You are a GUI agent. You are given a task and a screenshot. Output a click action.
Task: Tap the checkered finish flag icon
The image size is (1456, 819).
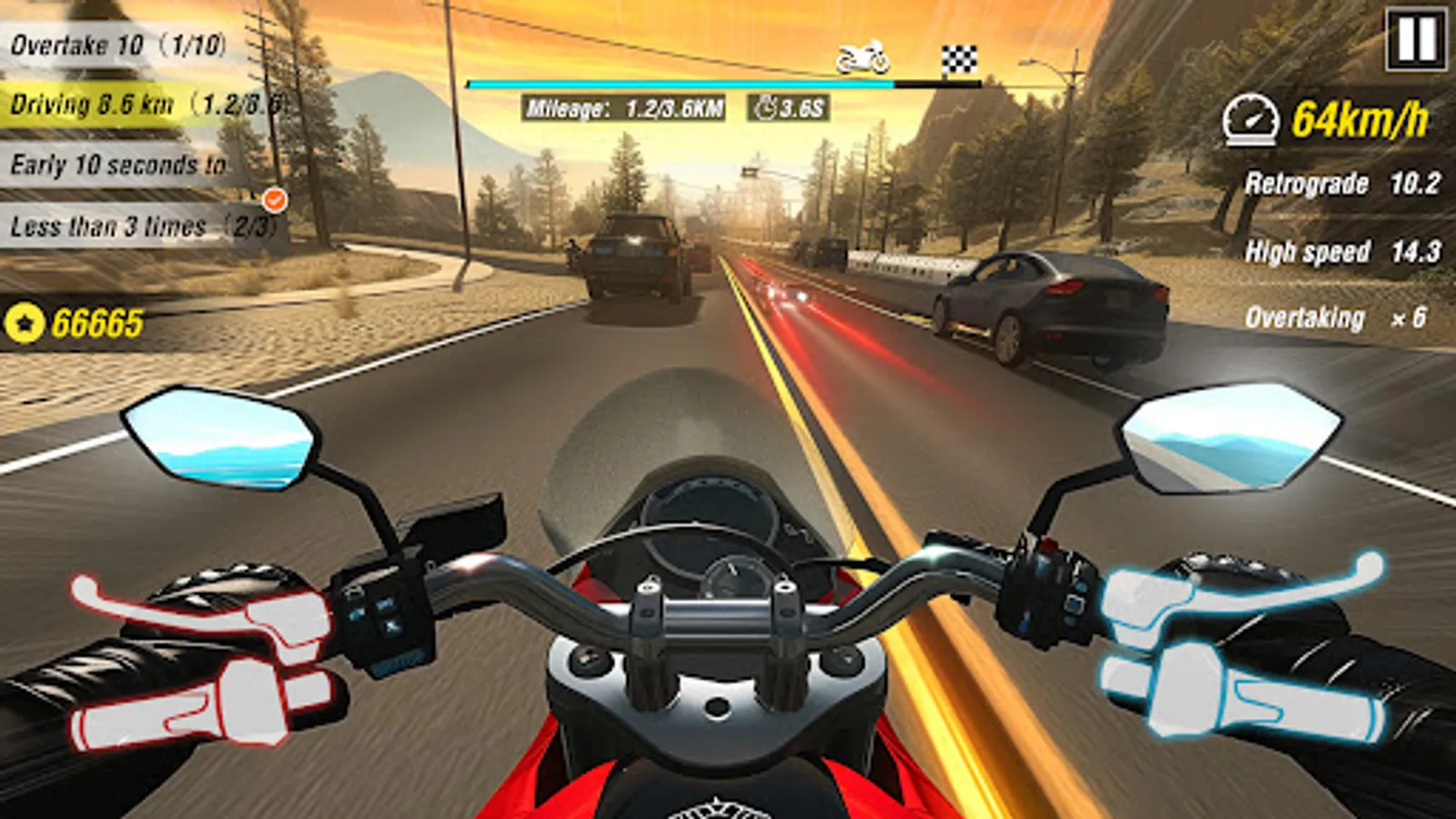[958, 56]
